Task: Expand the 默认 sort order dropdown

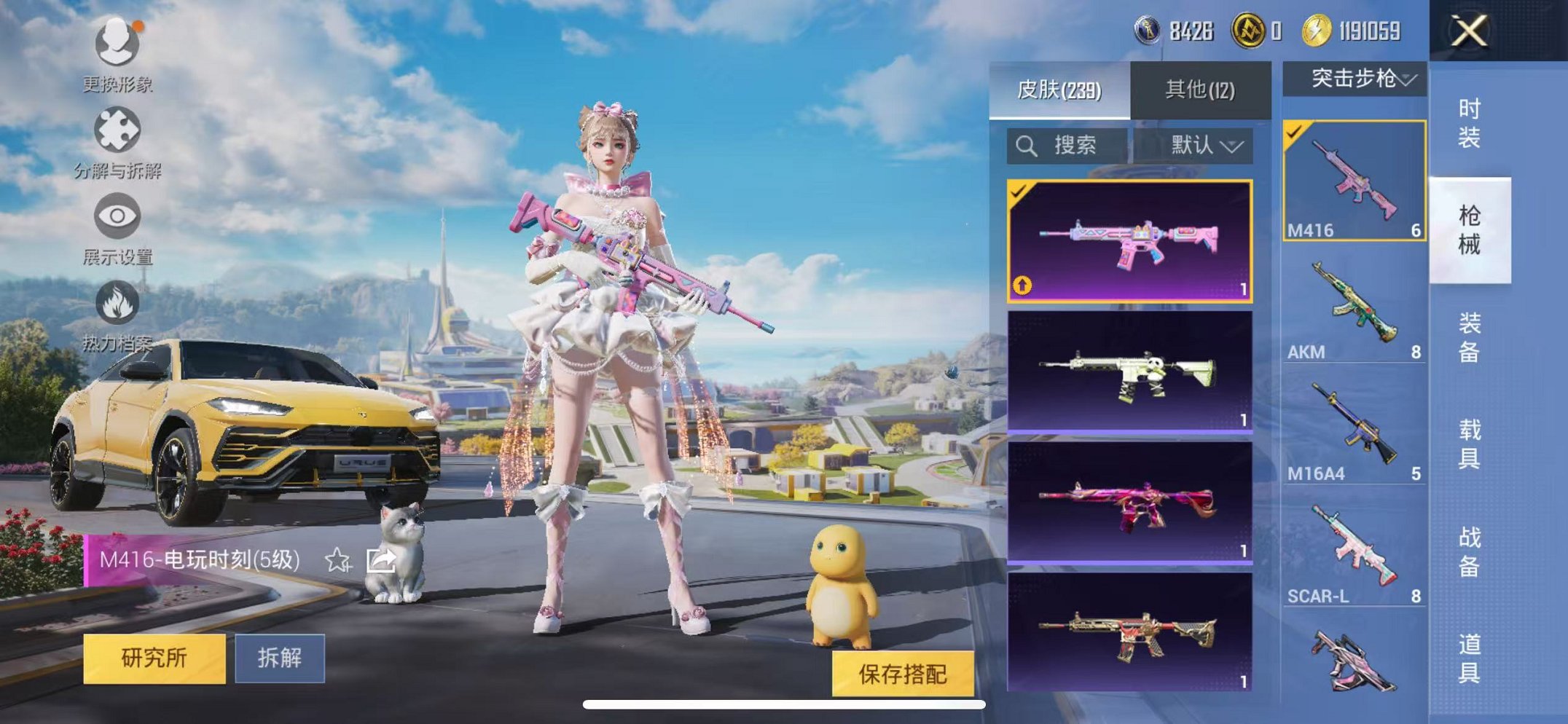Action: point(1204,144)
